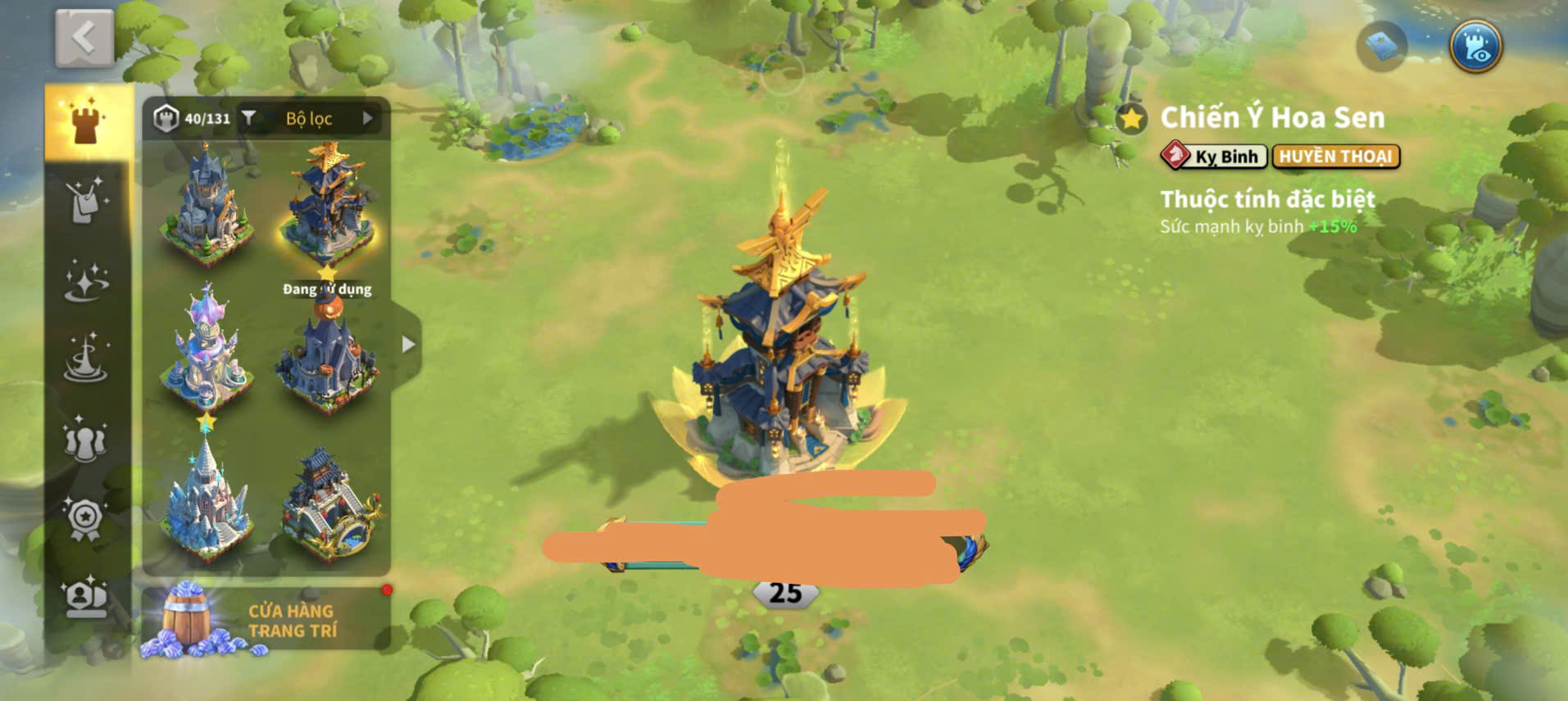1568x701 pixels.
Task: Pick the pumpkin Halloween castle skin
Action: 328,353
